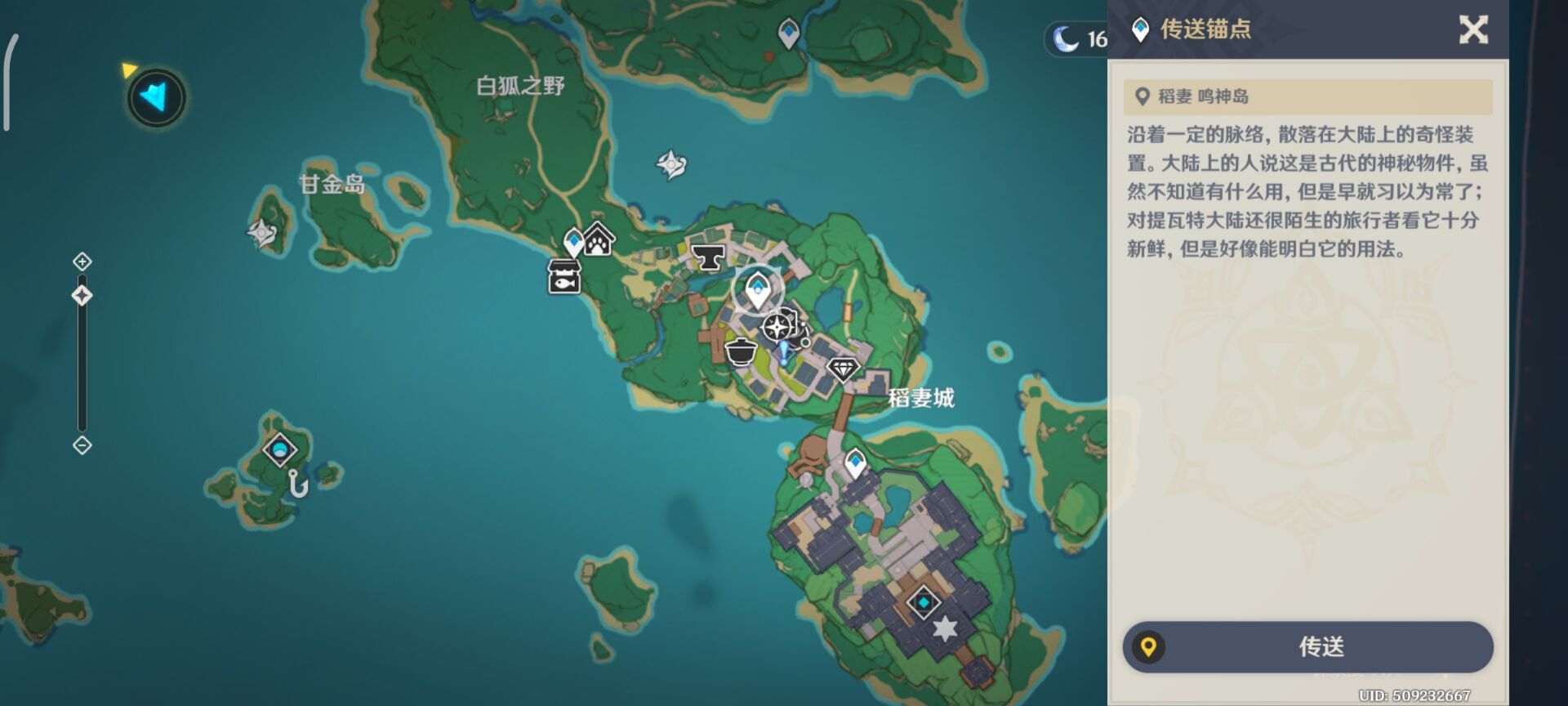This screenshot has width=1568, height=706.
Task: Select the waypoint beside the paw-print house
Action: click(574, 243)
